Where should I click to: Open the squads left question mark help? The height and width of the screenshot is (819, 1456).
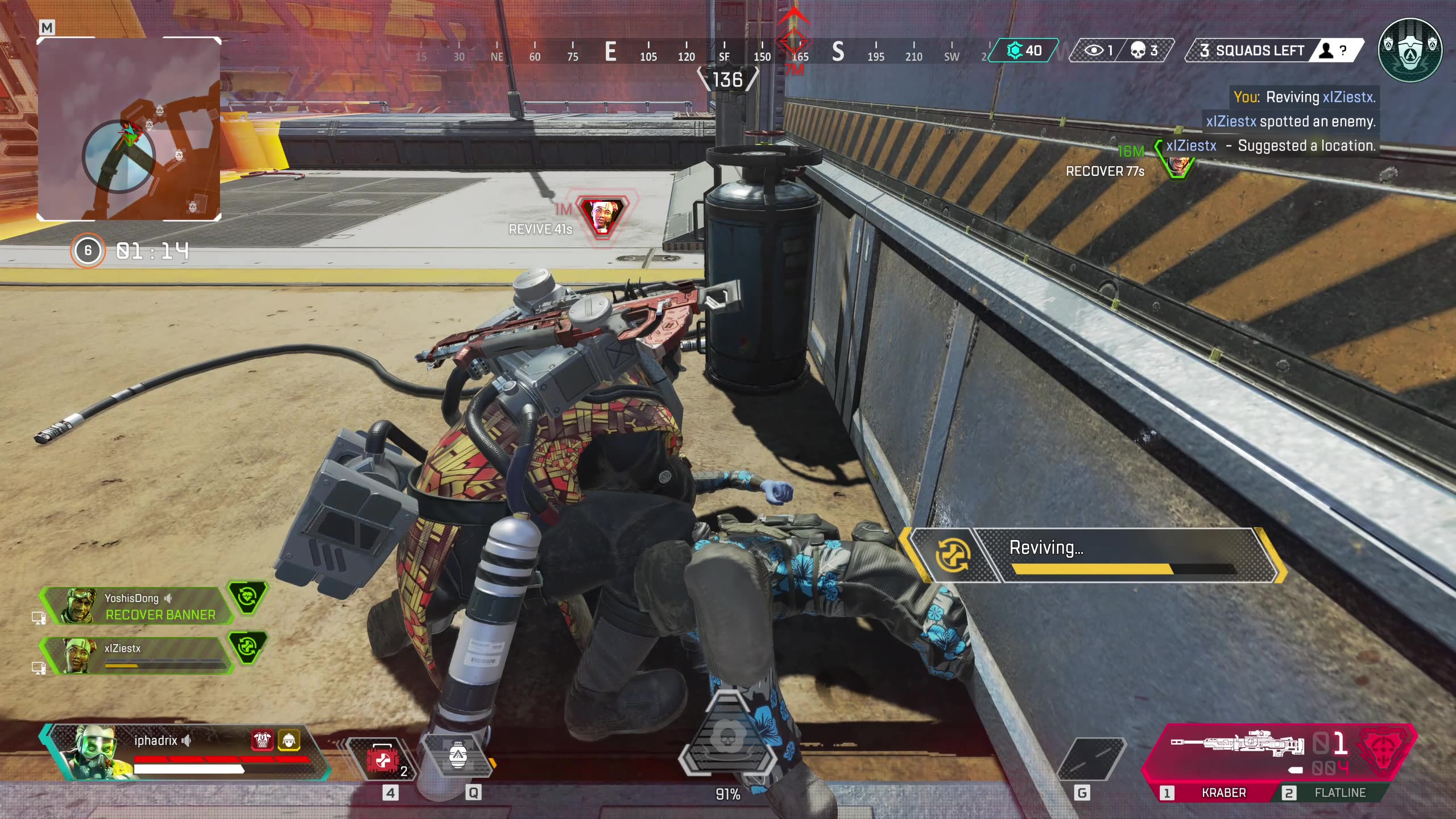[1343, 51]
